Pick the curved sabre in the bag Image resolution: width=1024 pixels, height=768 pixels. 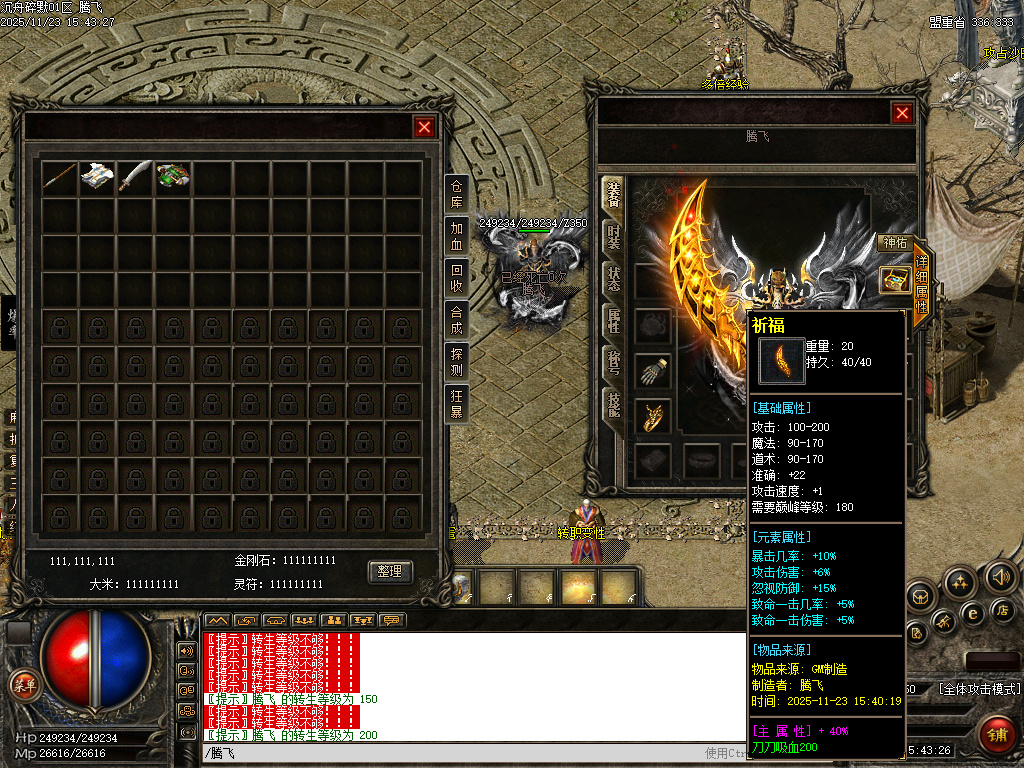click(x=135, y=178)
